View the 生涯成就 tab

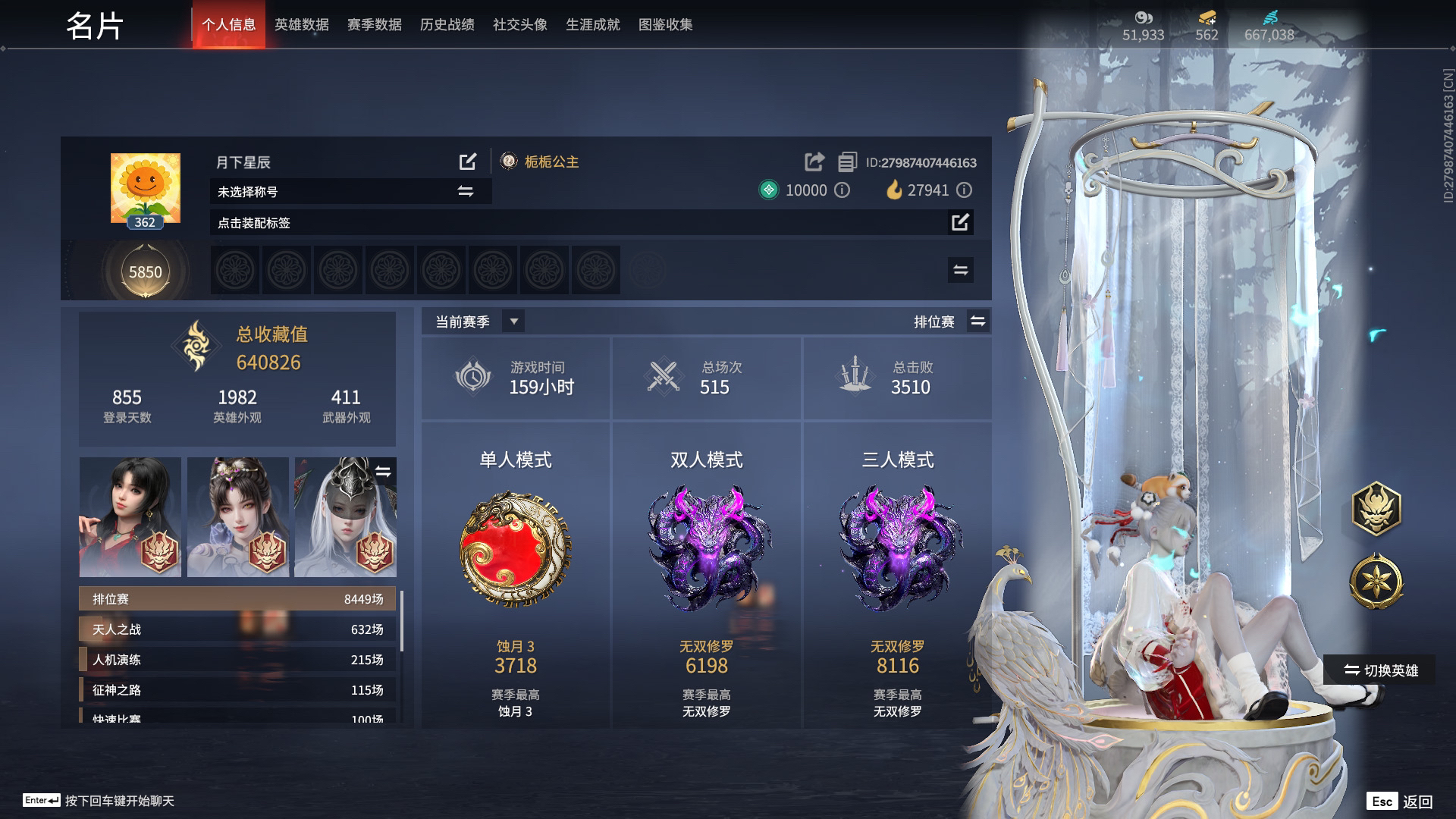click(x=592, y=25)
